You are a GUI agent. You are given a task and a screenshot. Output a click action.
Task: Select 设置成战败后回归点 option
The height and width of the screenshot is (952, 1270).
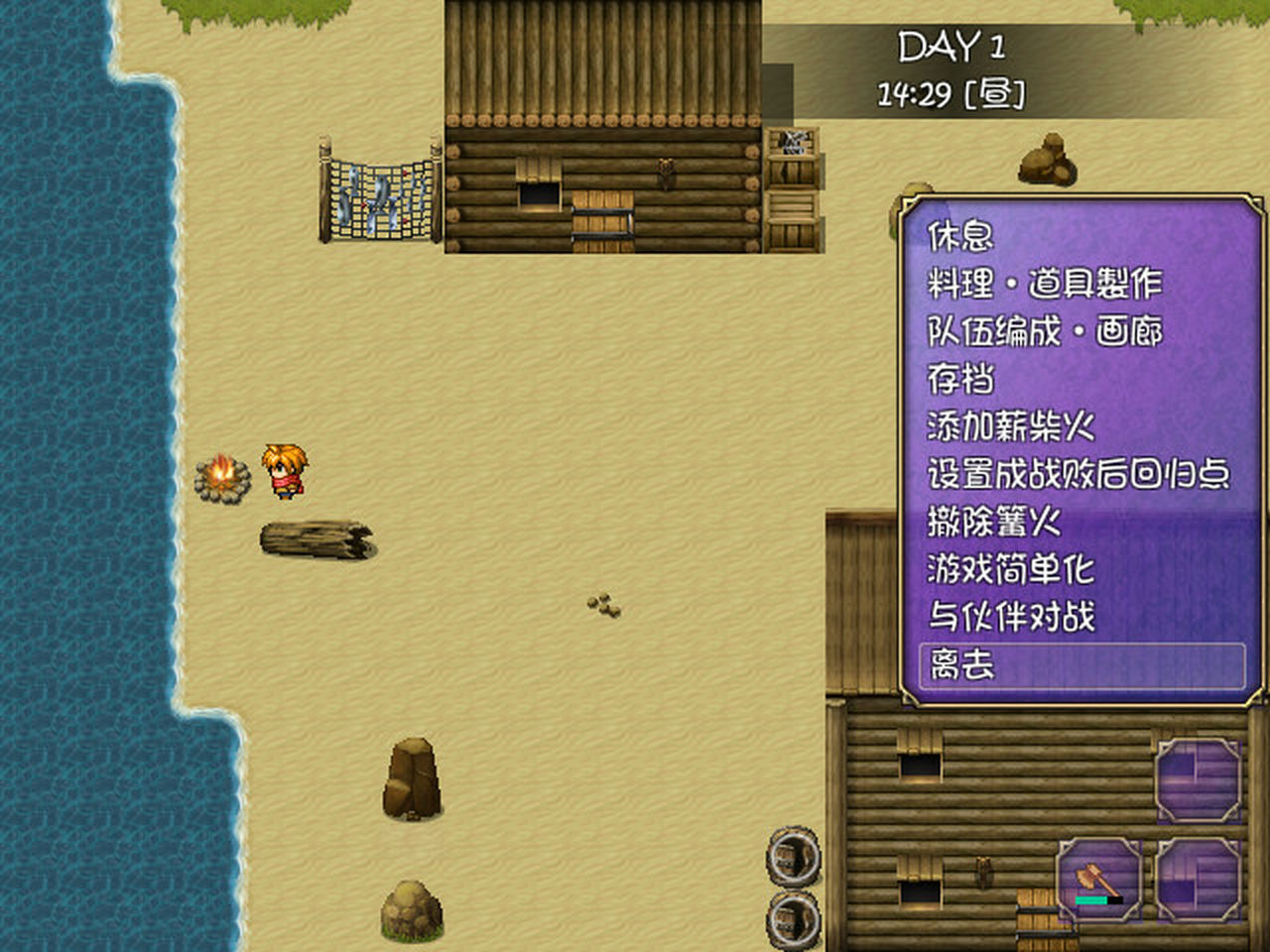click(x=1078, y=474)
